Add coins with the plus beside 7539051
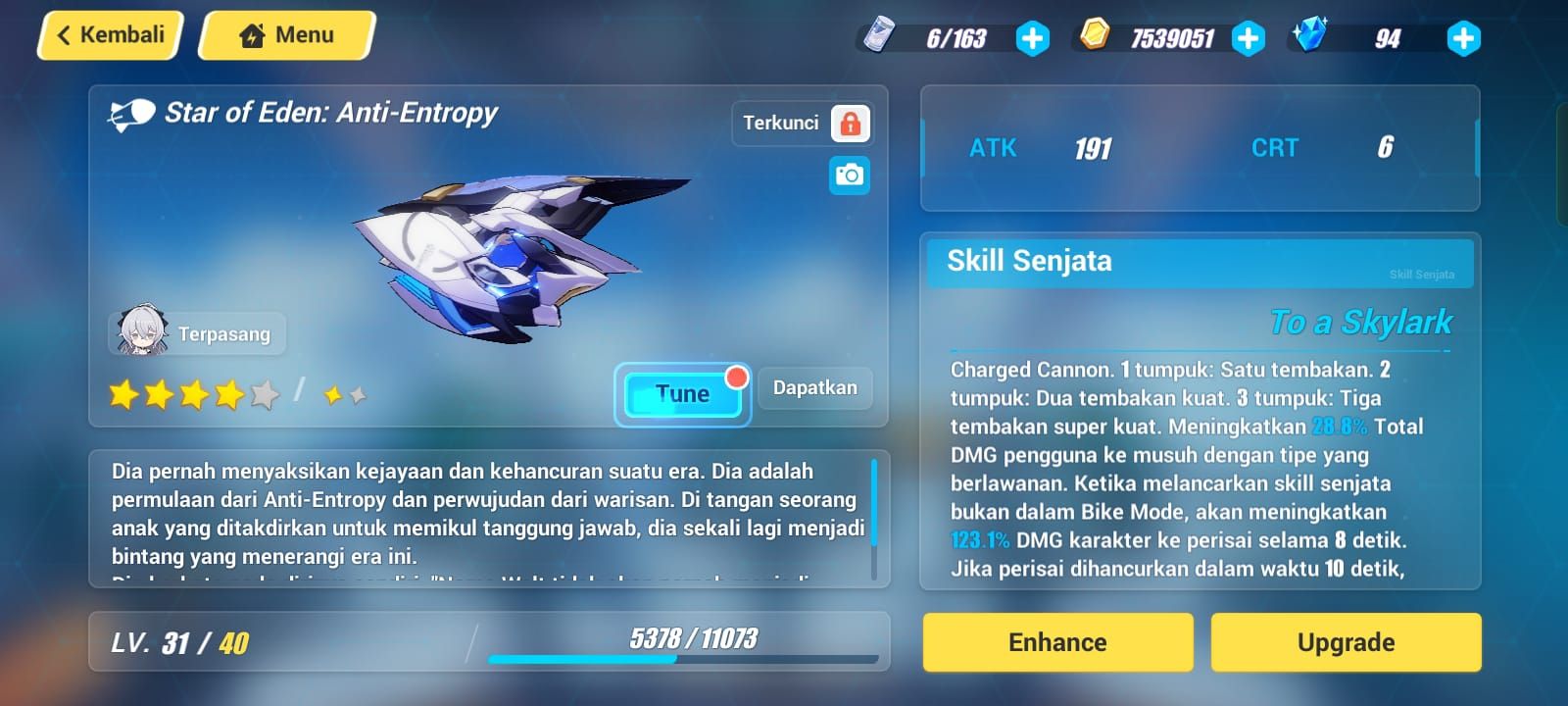Image resolution: width=1568 pixels, height=706 pixels. click(x=1247, y=39)
